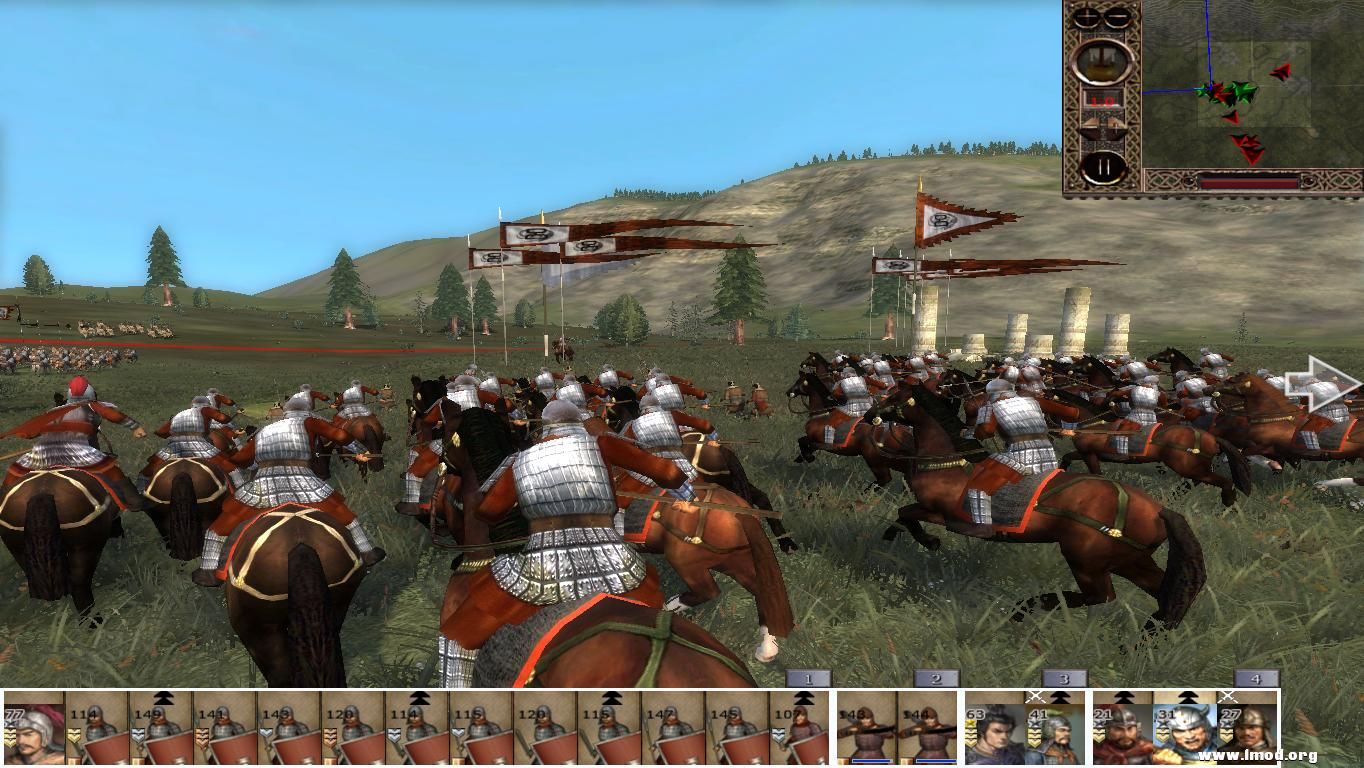1364x768 pixels.
Task: Click the plus icon to zoom in the minimap
Action: tap(1087, 14)
